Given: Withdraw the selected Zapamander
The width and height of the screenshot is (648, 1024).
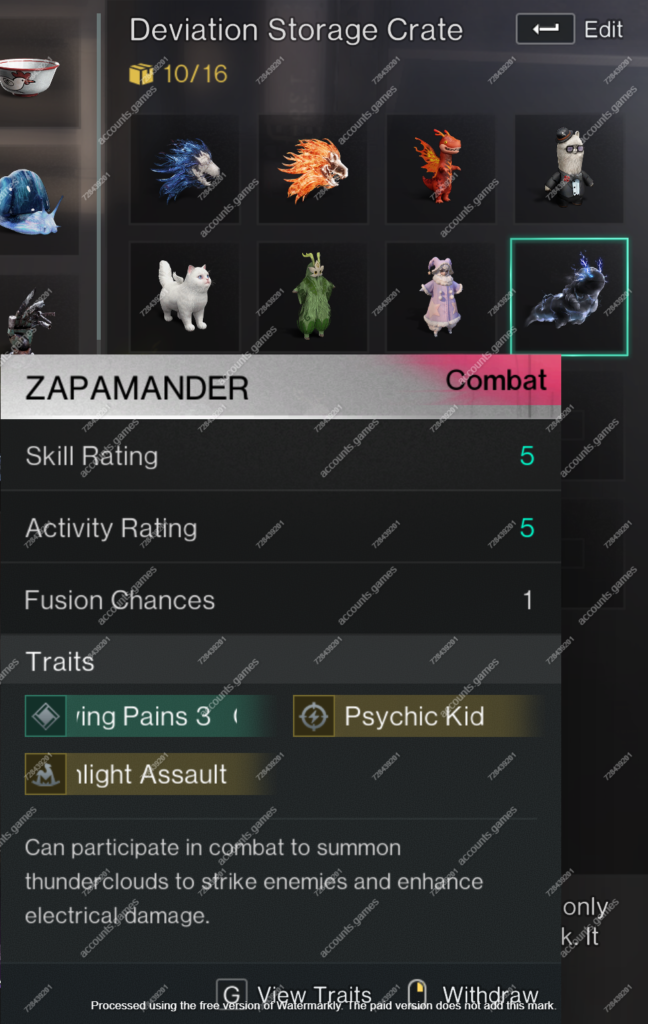Looking at the screenshot, I should [475, 995].
